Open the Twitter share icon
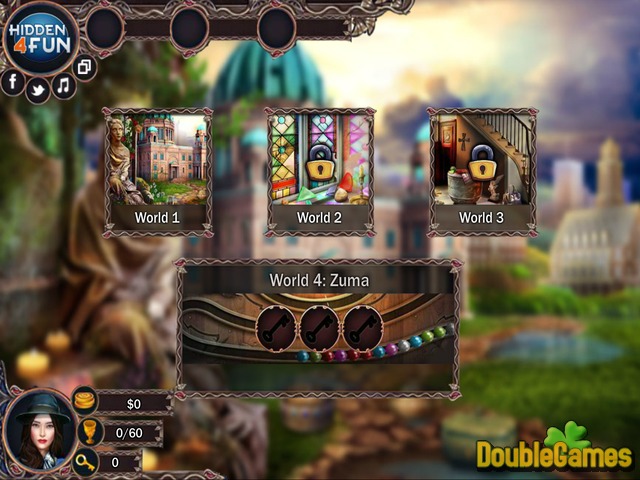The width and height of the screenshot is (640, 480). click(38, 89)
